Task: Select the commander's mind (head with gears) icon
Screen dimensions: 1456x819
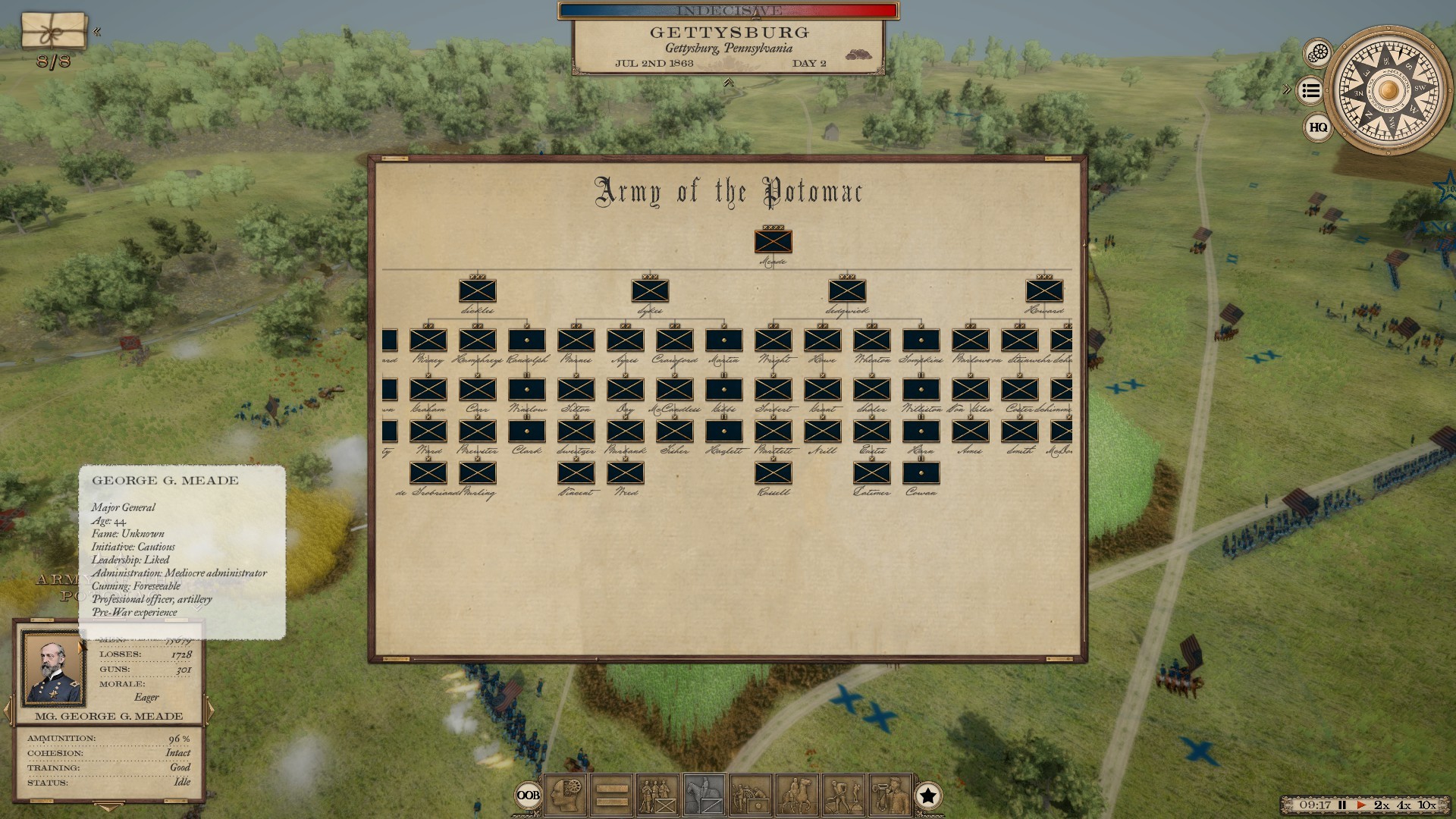Action: (x=565, y=796)
